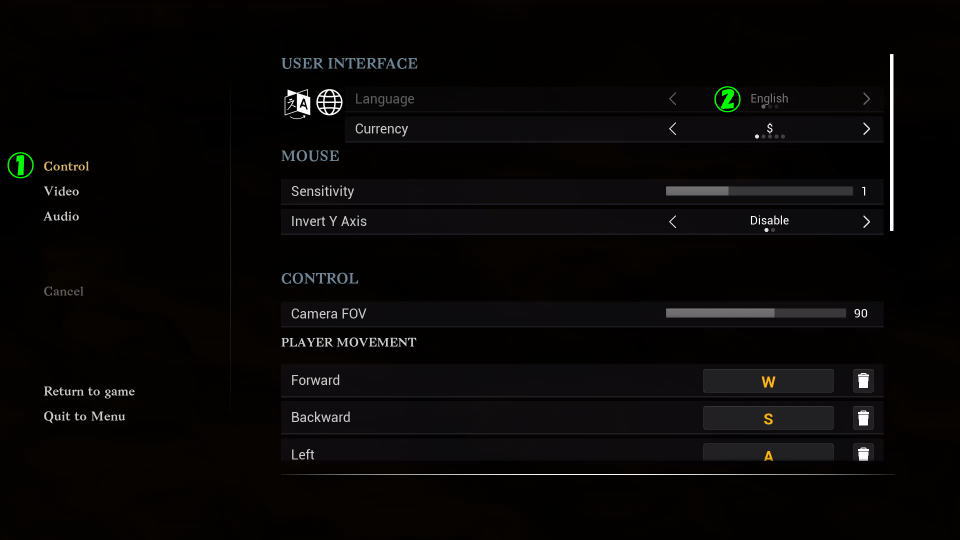Rebind the Backward key S
This screenshot has width=960, height=540.
pyautogui.click(x=768, y=418)
